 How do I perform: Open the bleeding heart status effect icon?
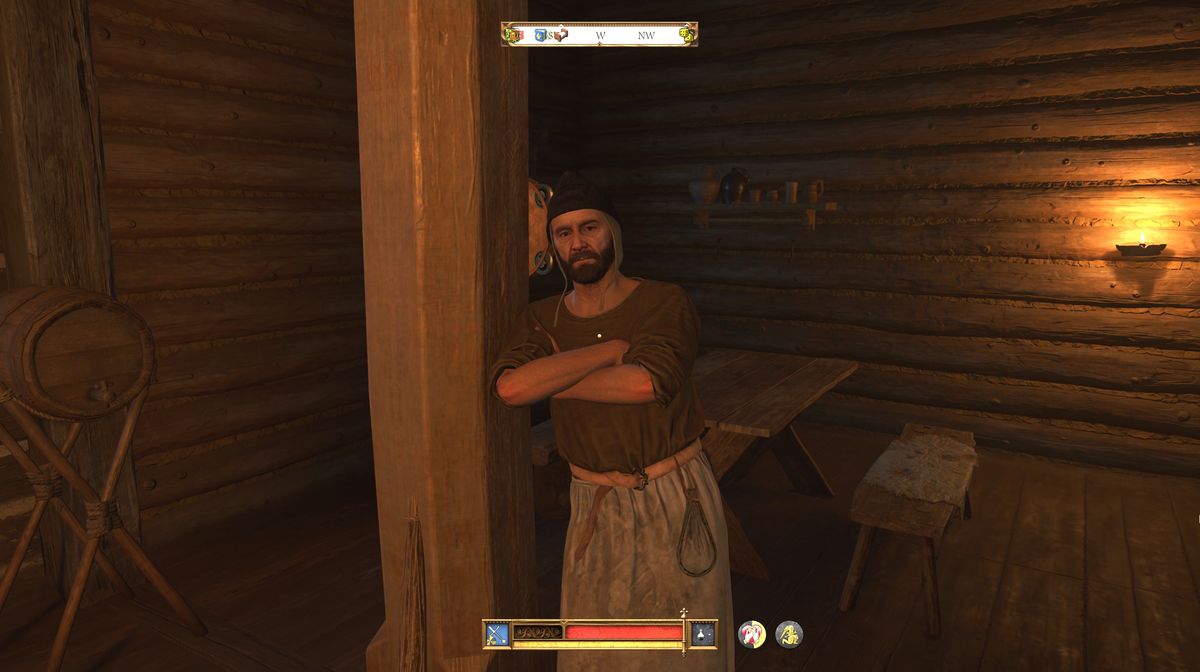pyautogui.click(x=751, y=634)
